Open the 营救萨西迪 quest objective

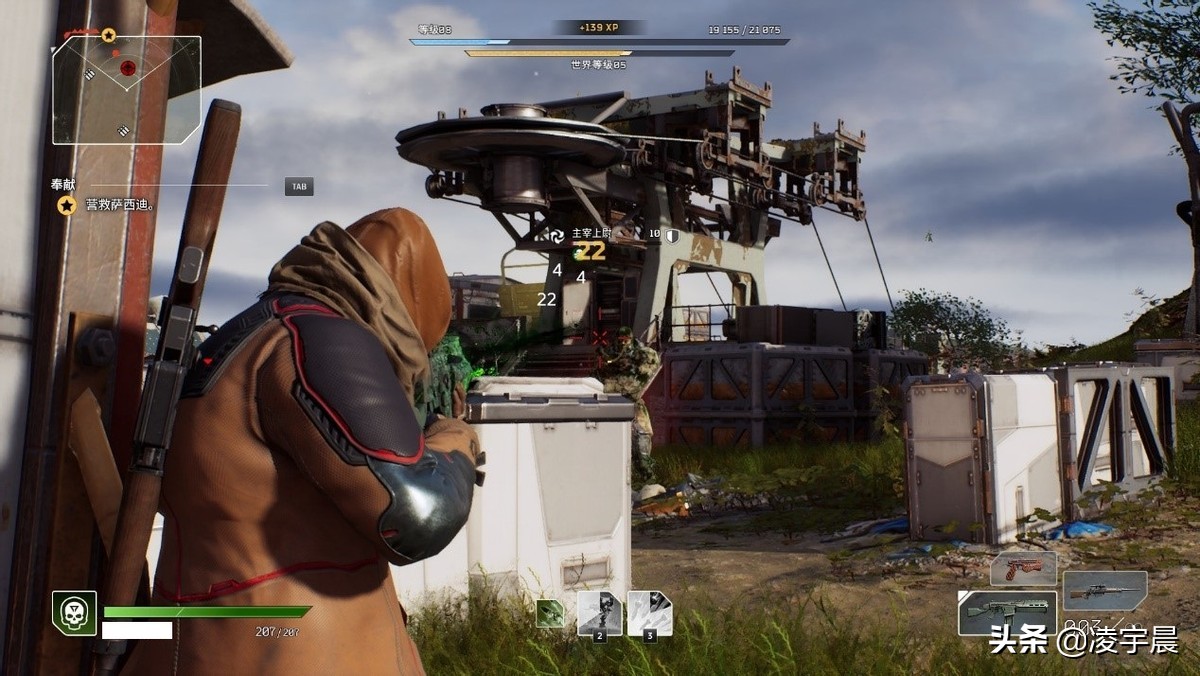click(118, 205)
